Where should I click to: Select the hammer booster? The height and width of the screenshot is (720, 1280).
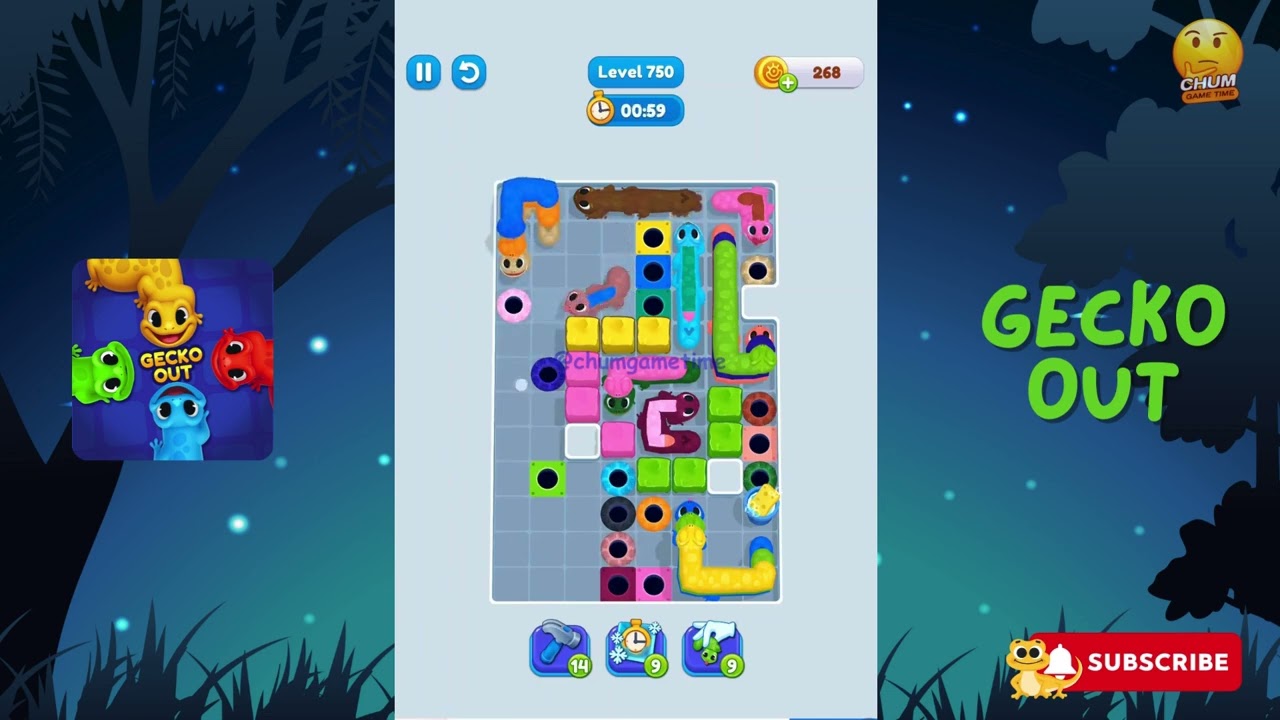click(x=558, y=648)
